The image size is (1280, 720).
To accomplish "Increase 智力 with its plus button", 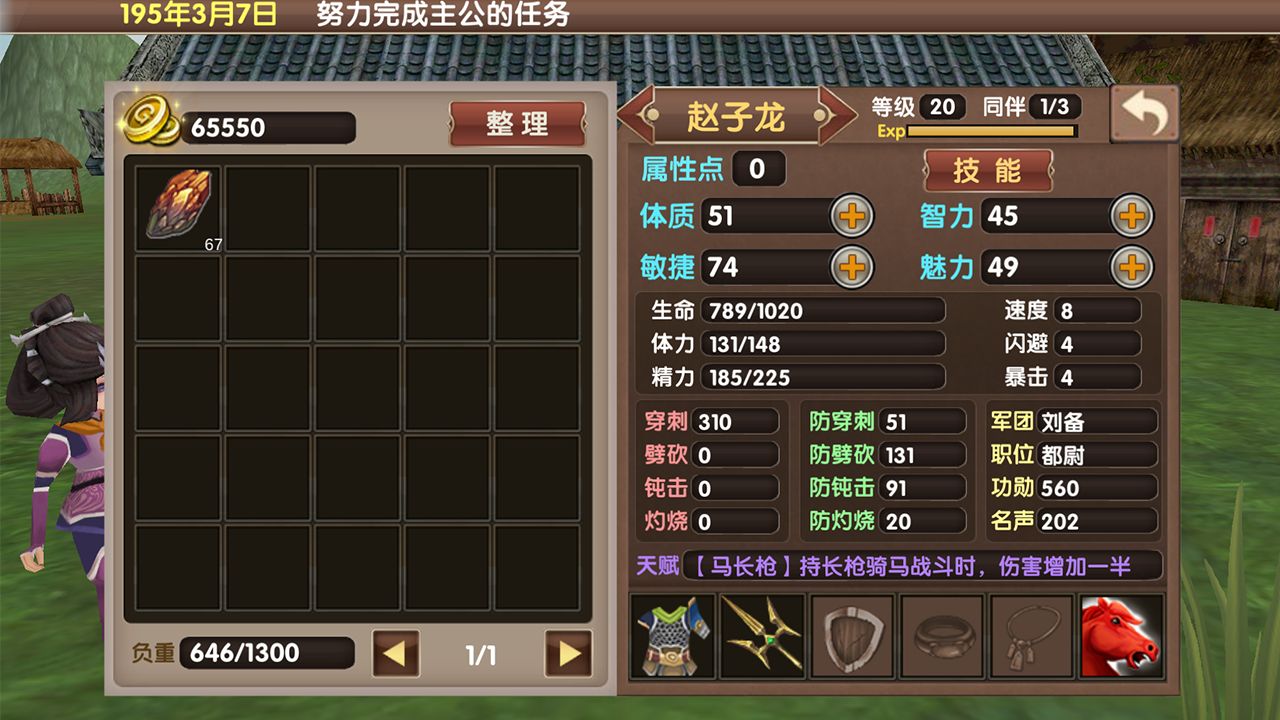I will pos(1131,215).
